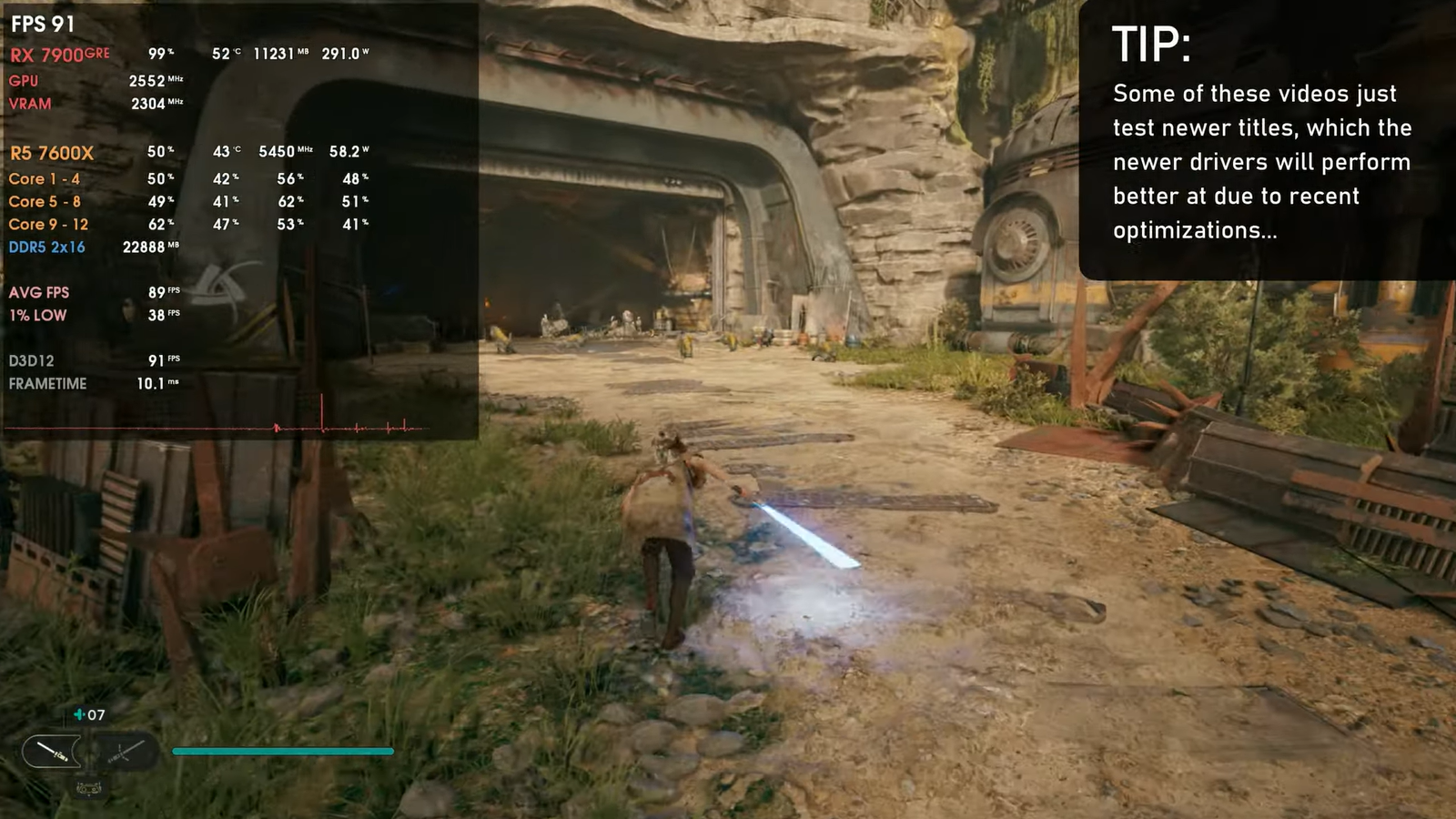Activate the BD-1 droid icon
The width and height of the screenshot is (1456, 819).
pos(88,787)
